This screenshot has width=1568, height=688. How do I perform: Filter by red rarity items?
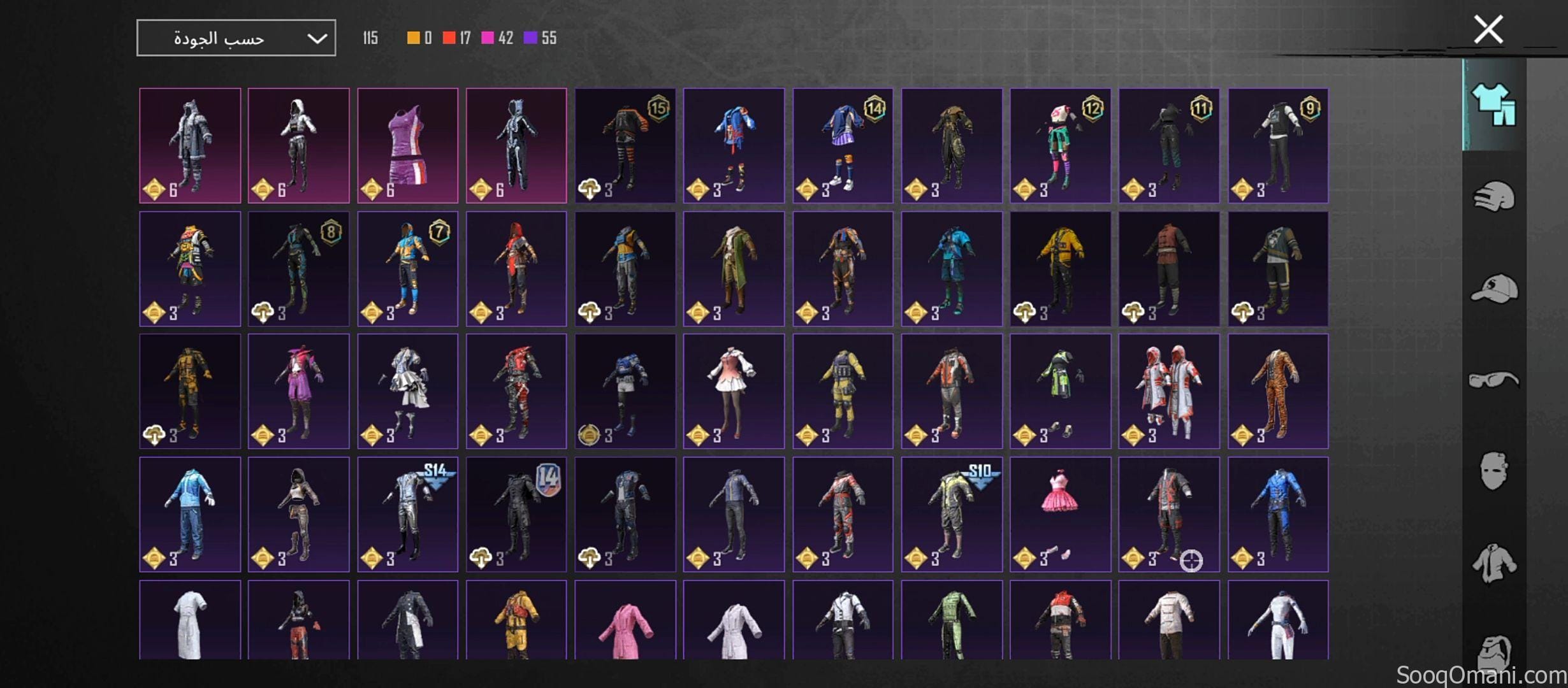(x=449, y=38)
